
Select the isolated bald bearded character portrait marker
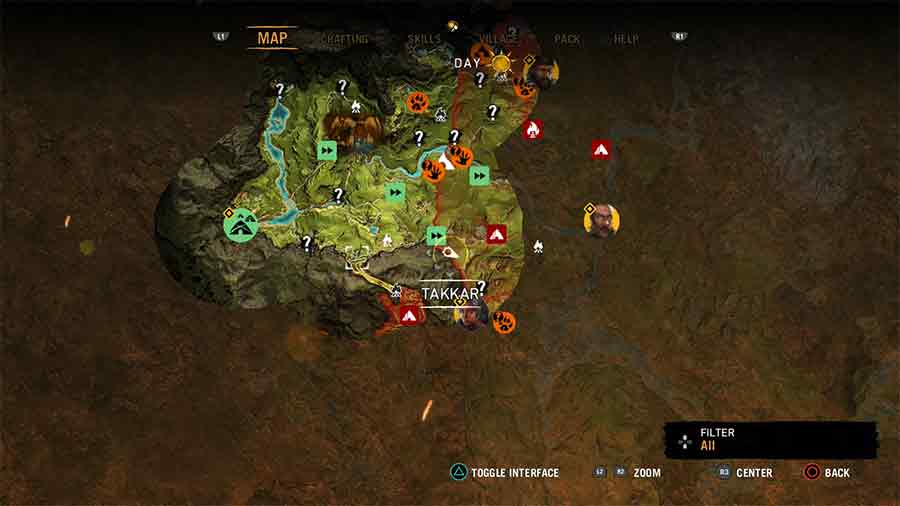click(601, 221)
